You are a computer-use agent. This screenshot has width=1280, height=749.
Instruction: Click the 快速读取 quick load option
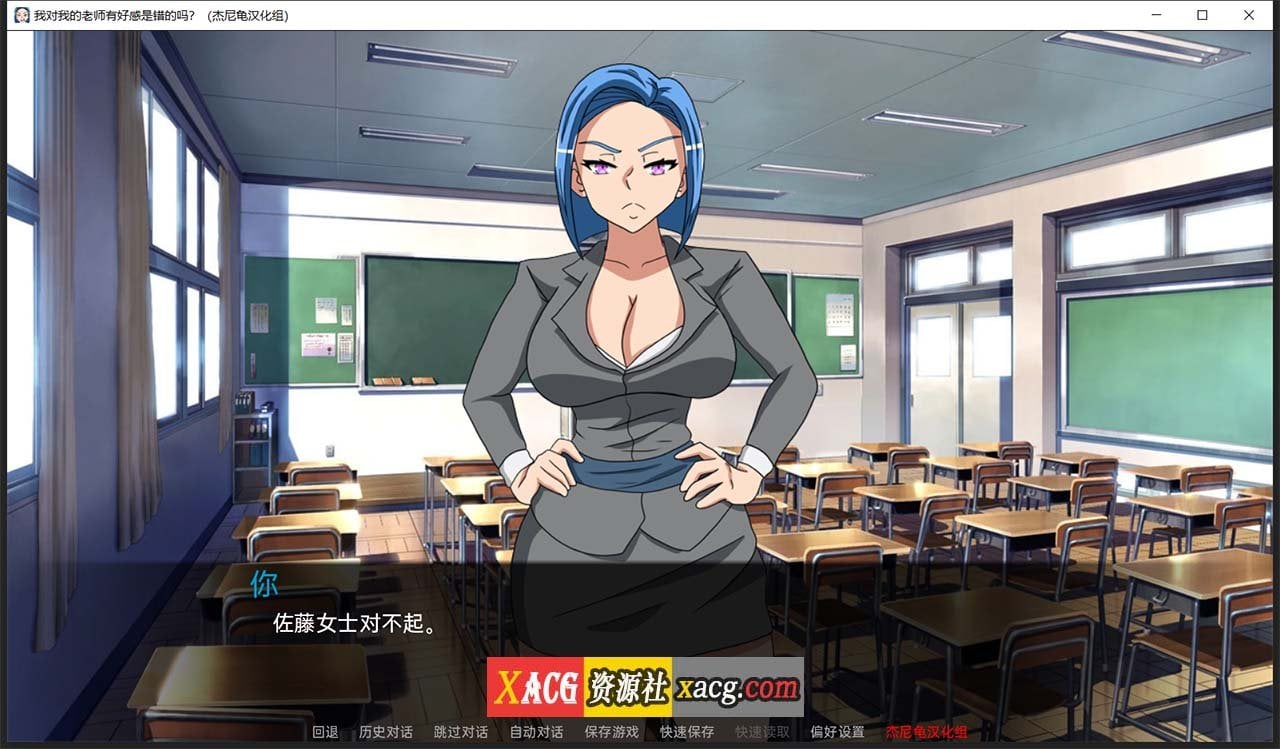[761, 731]
